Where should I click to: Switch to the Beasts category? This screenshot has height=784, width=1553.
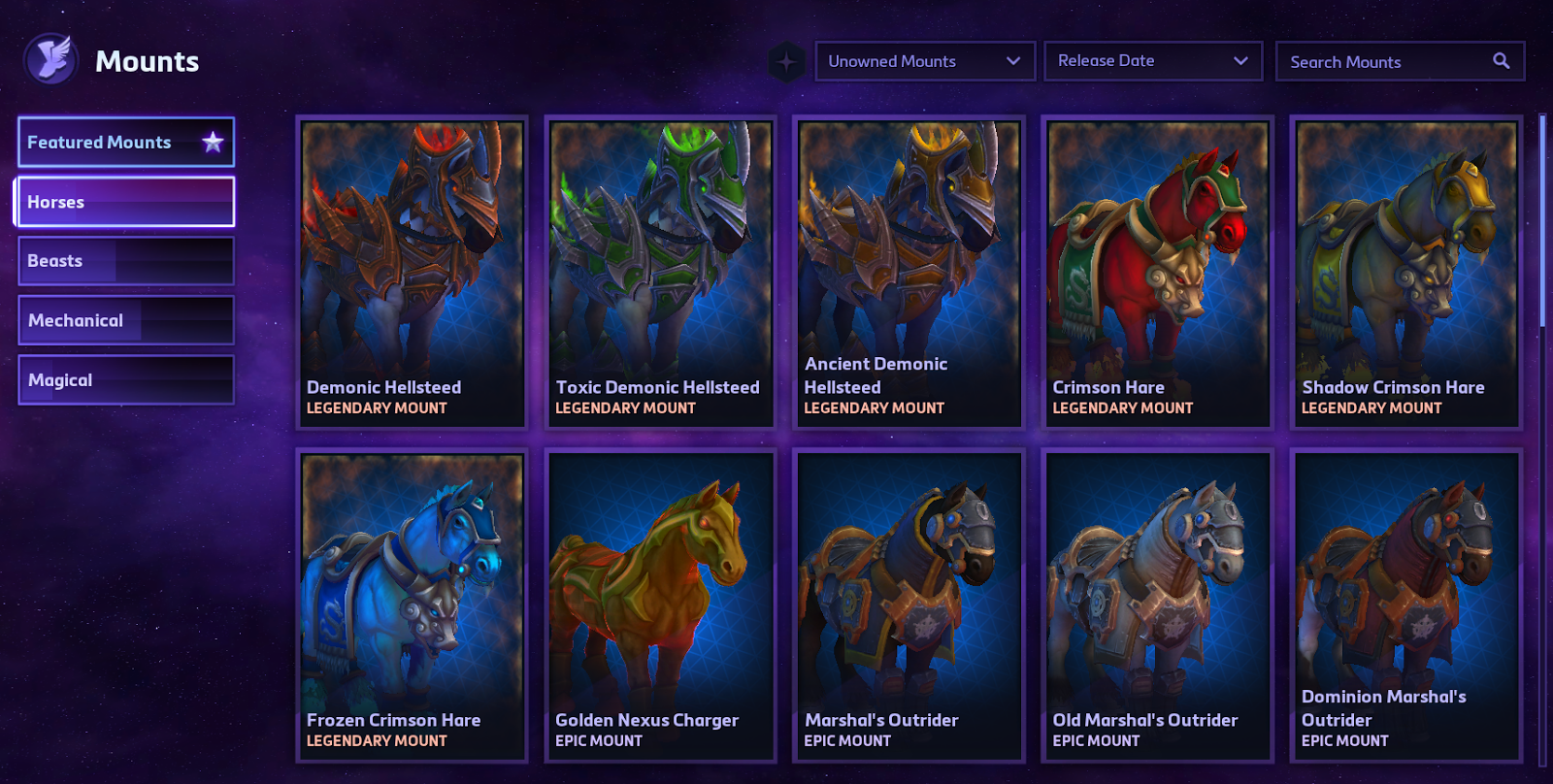pyautogui.click(x=126, y=261)
